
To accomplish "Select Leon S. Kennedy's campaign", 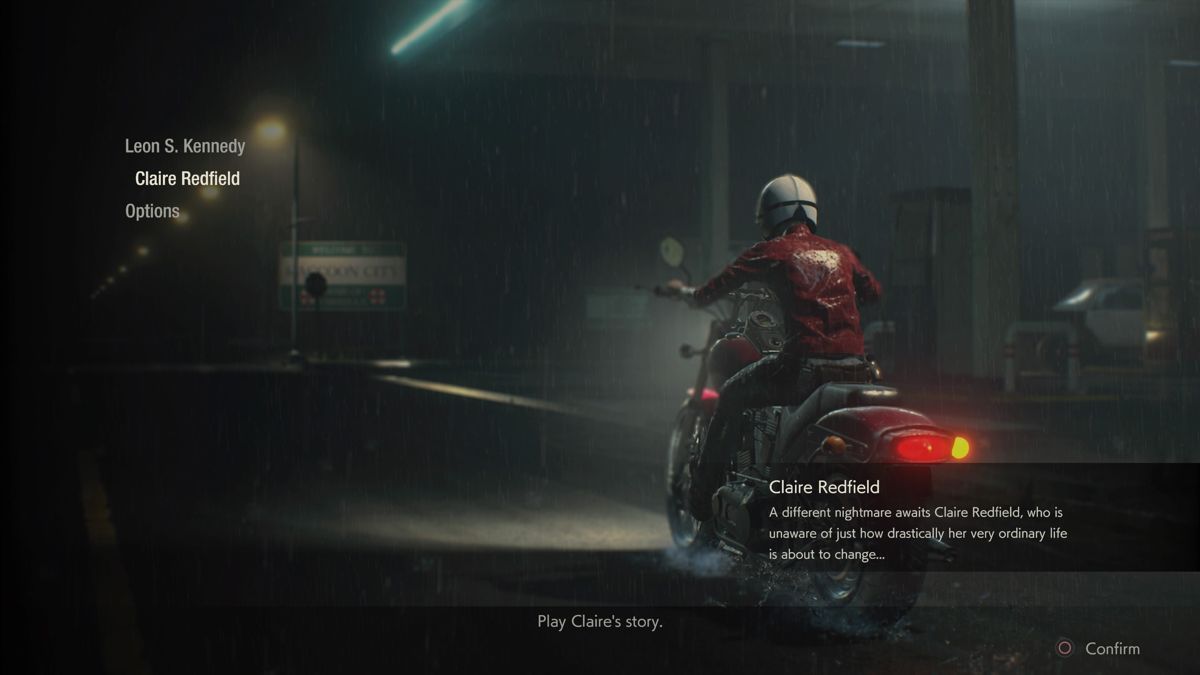I will pos(184,146).
